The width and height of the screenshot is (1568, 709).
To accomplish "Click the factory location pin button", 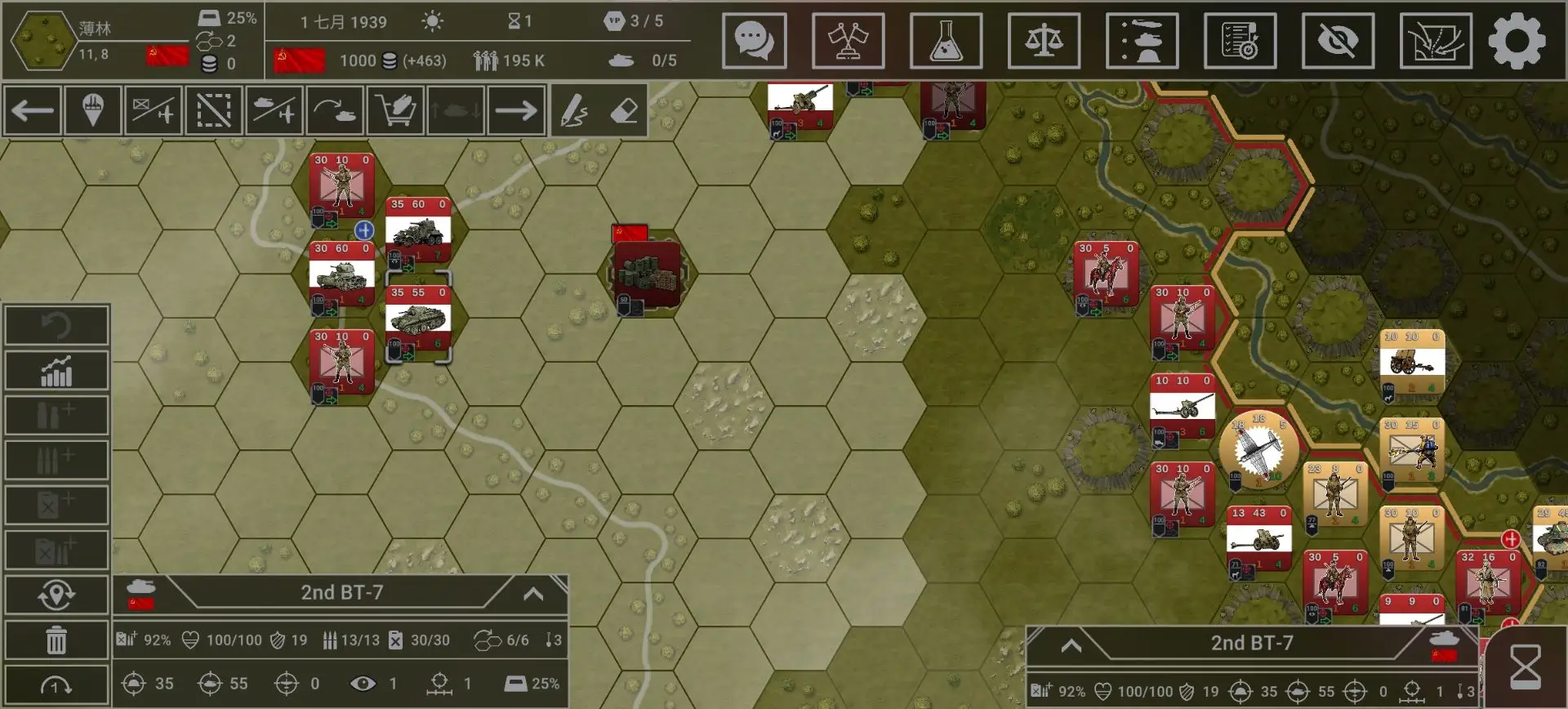I will pos(92,110).
